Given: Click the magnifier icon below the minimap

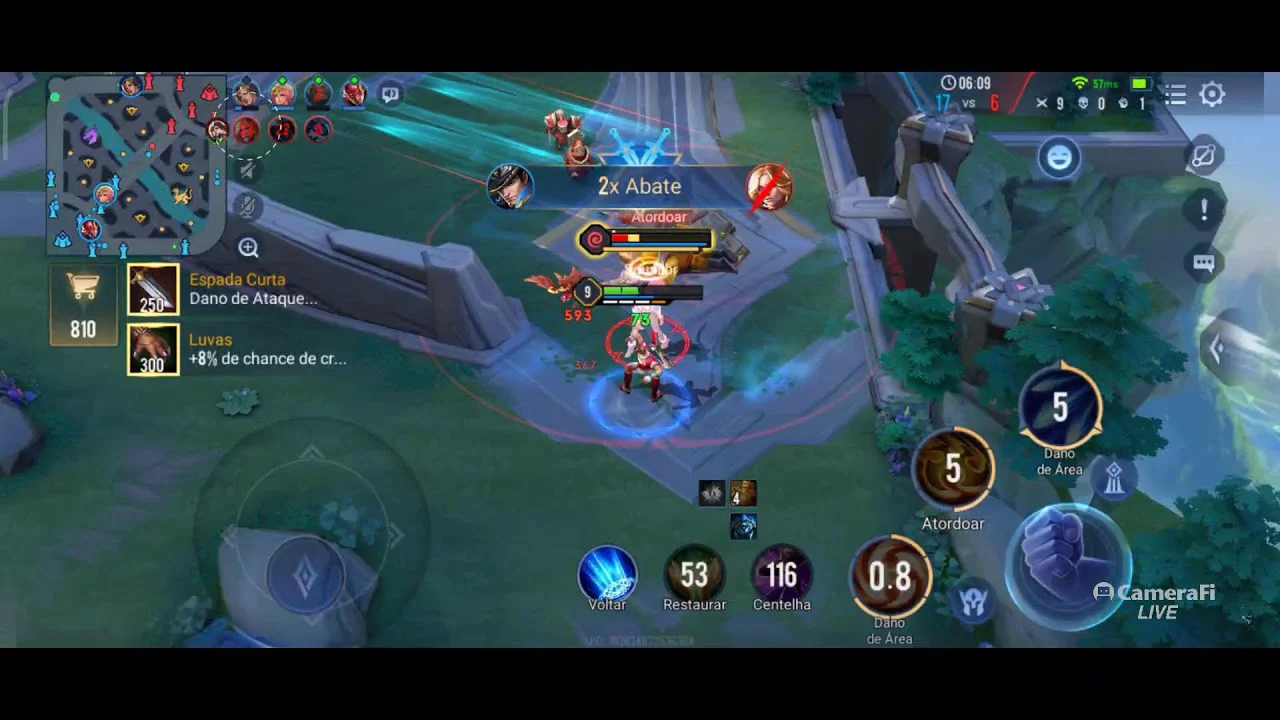Looking at the screenshot, I should point(248,248).
